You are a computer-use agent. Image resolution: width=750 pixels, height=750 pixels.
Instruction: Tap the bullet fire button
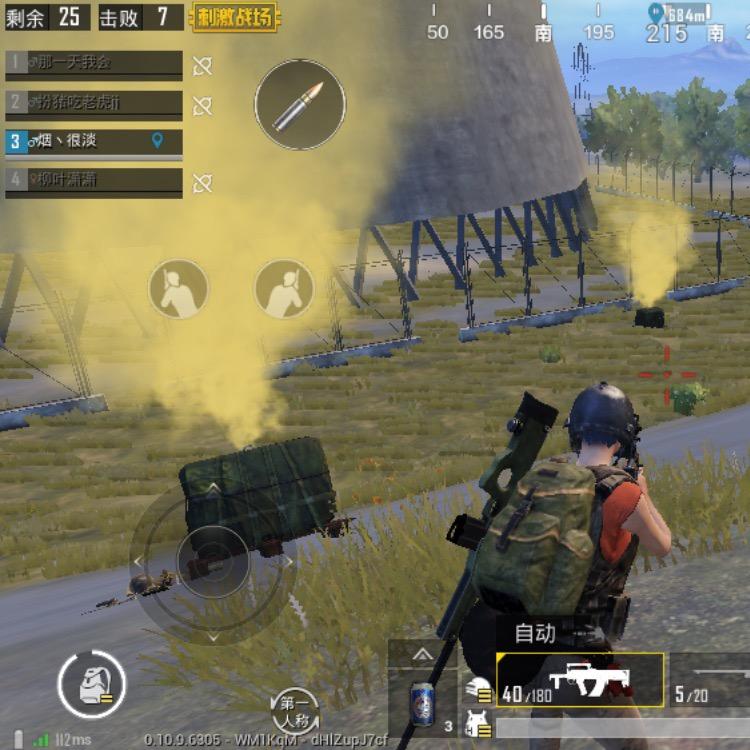click(300, 105)
